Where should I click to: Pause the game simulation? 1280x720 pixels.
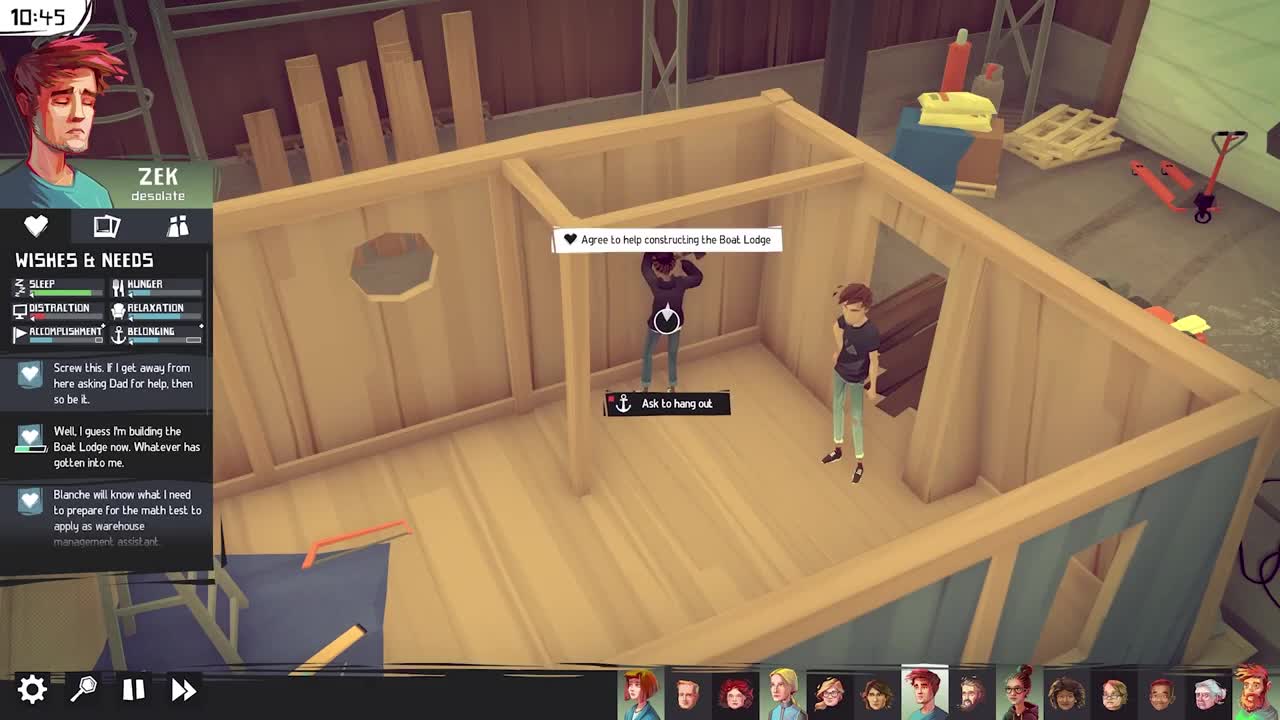pos(133,689)
